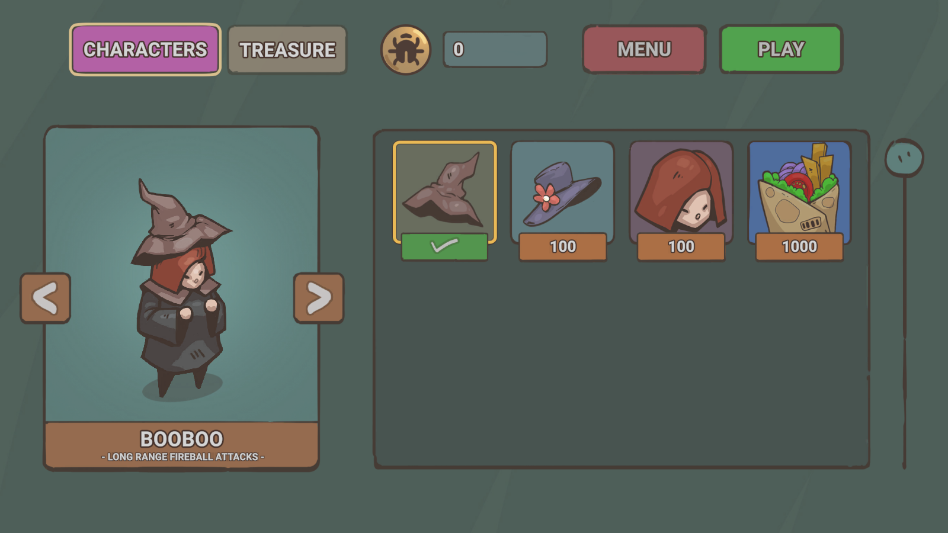This screenshot has width=948, height=533.
Task: Choose the purple flower hat skin
Action: click(x=562, y=188)
